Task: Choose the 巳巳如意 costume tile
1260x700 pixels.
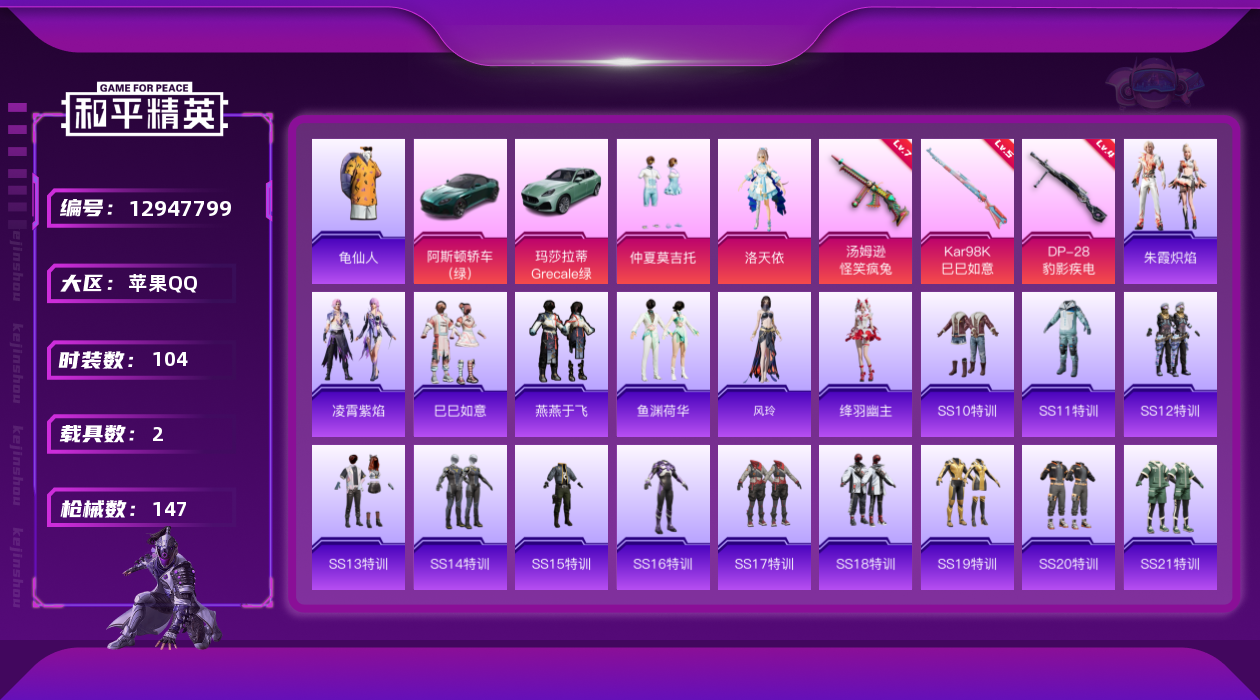Action: click(x=460, y=364)
